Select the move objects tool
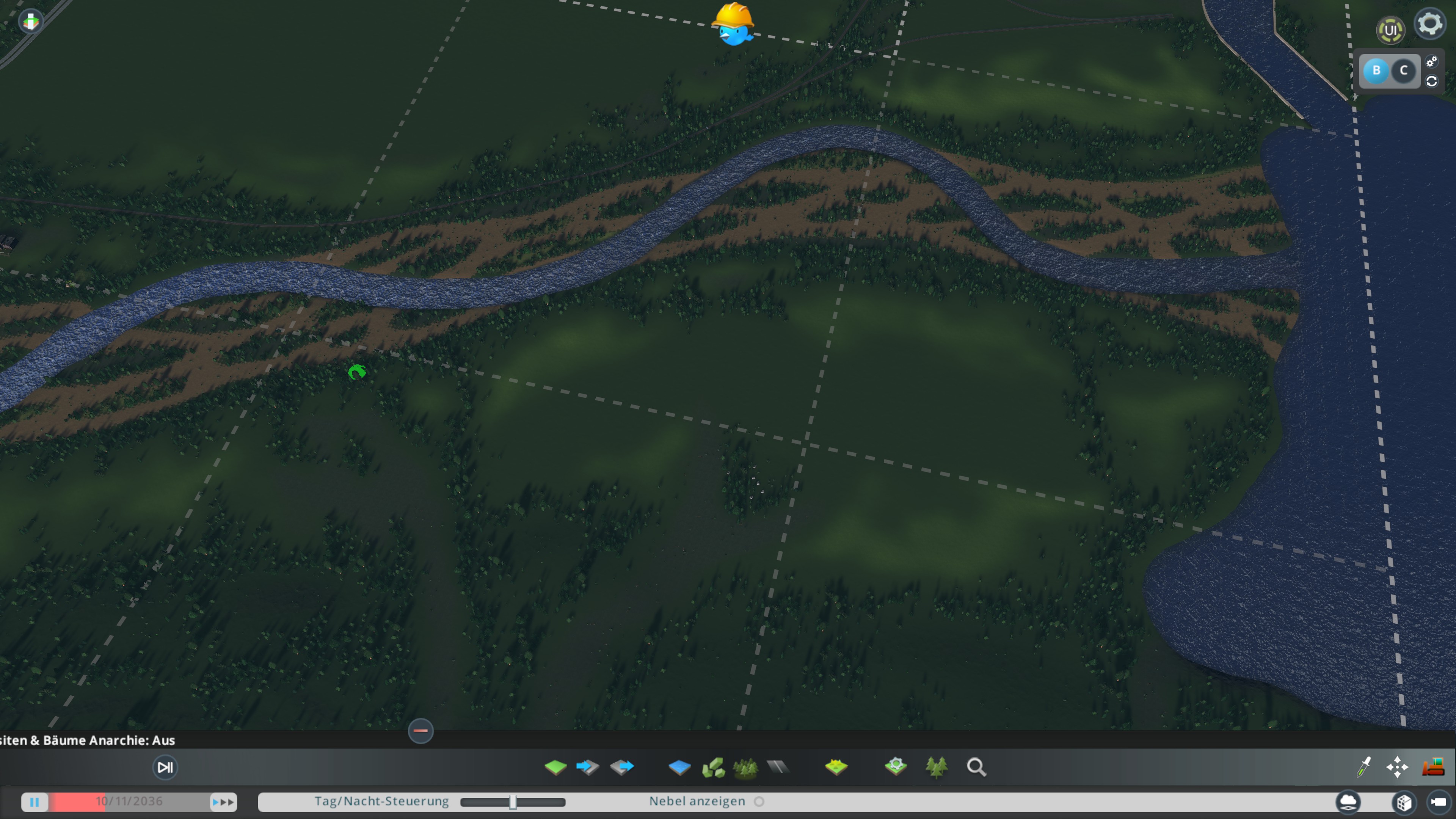The width and height of the screenshot is (1456, 819). tap(1398, 767)
